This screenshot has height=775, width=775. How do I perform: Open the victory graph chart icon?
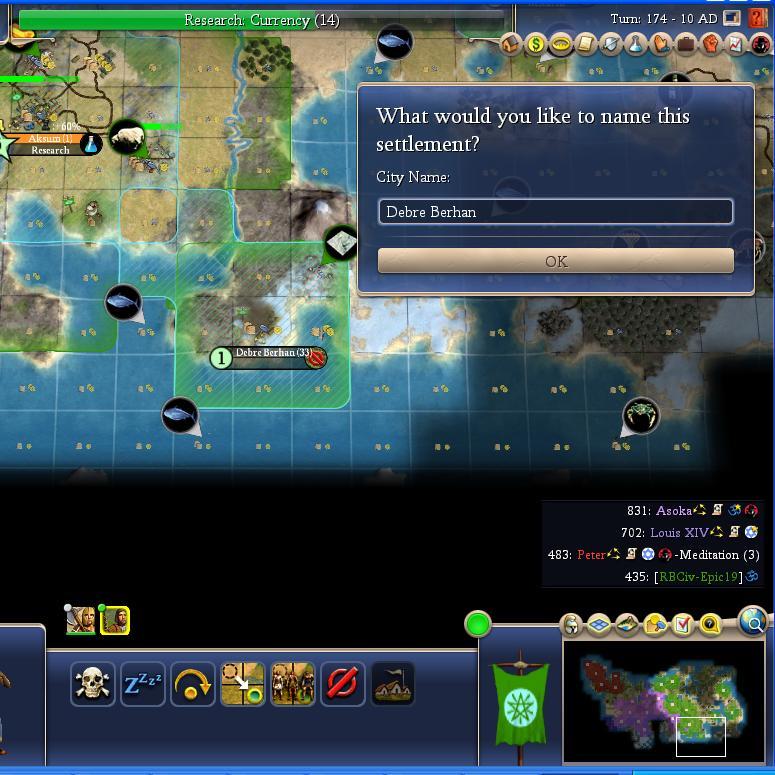pyautogui.click(x=736, y=44)
